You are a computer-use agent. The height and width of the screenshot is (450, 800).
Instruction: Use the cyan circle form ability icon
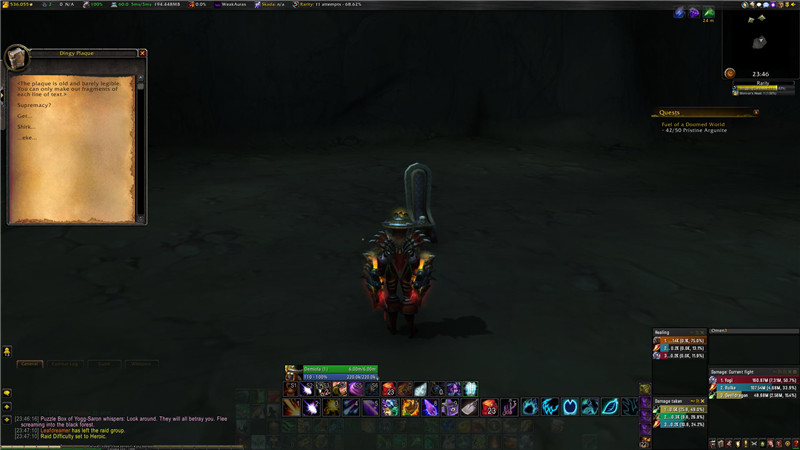570,407
